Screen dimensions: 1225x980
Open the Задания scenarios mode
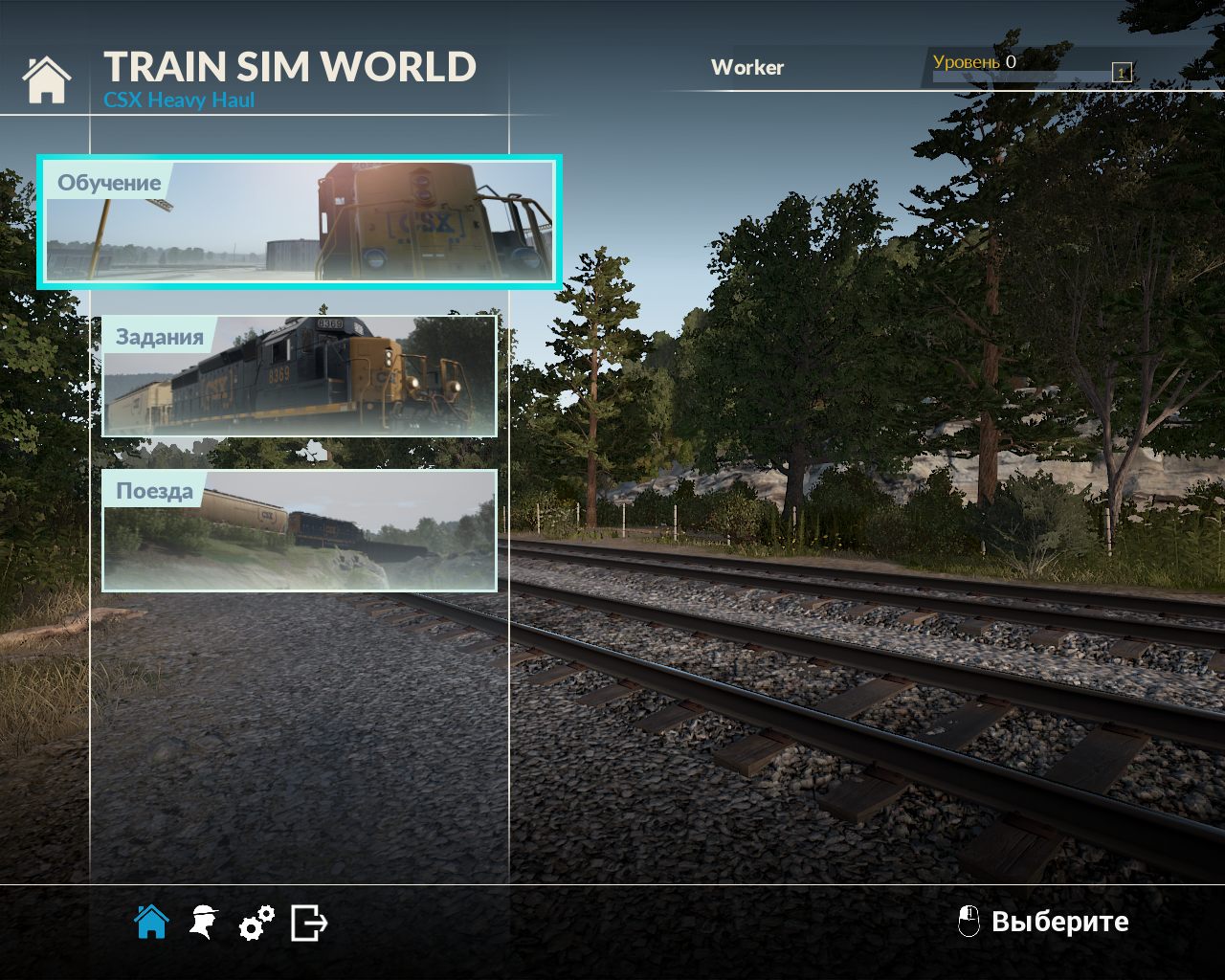pyautogui.click(x=160, y=335)
